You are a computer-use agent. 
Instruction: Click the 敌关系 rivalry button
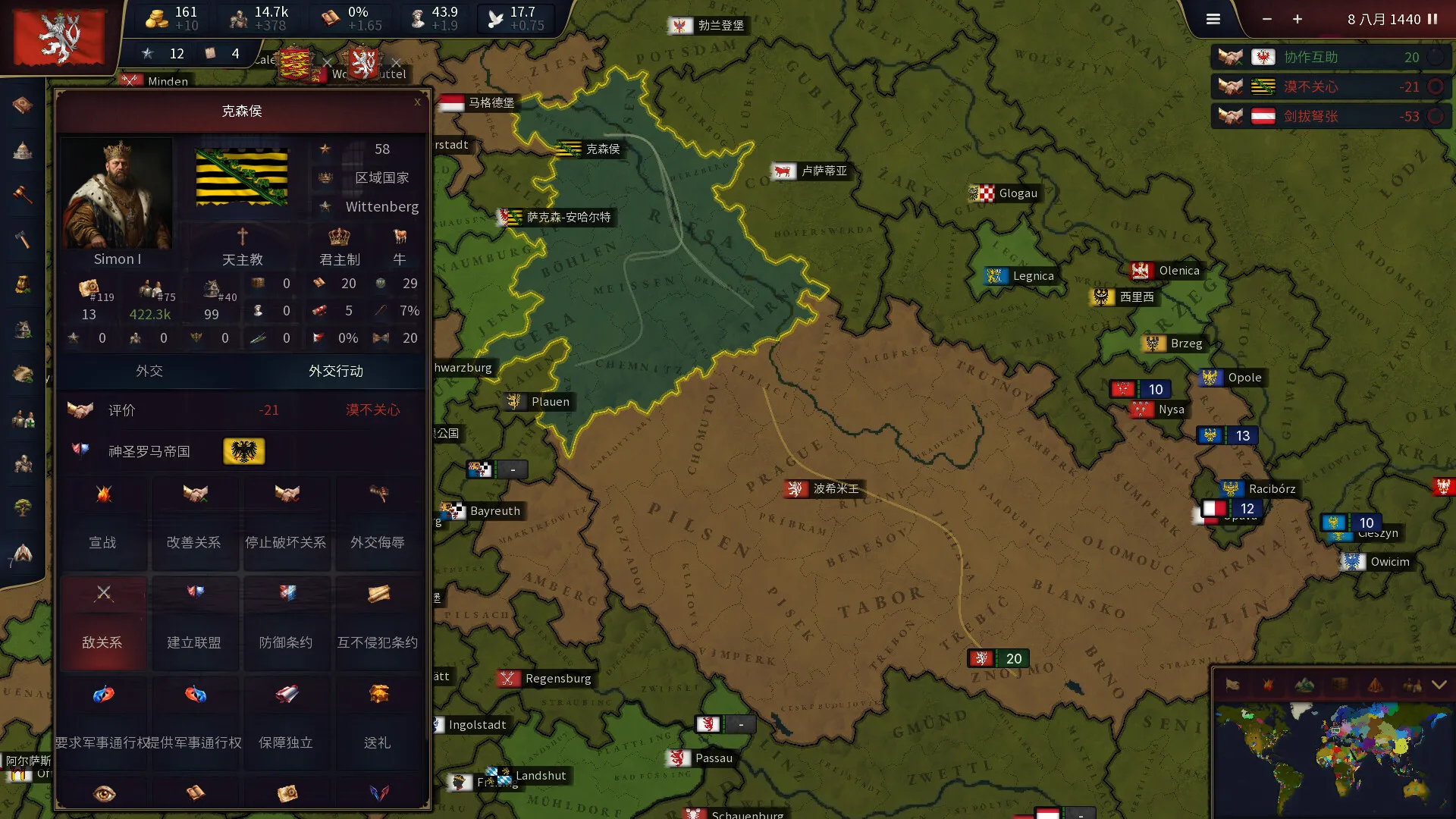pos(103,623)
